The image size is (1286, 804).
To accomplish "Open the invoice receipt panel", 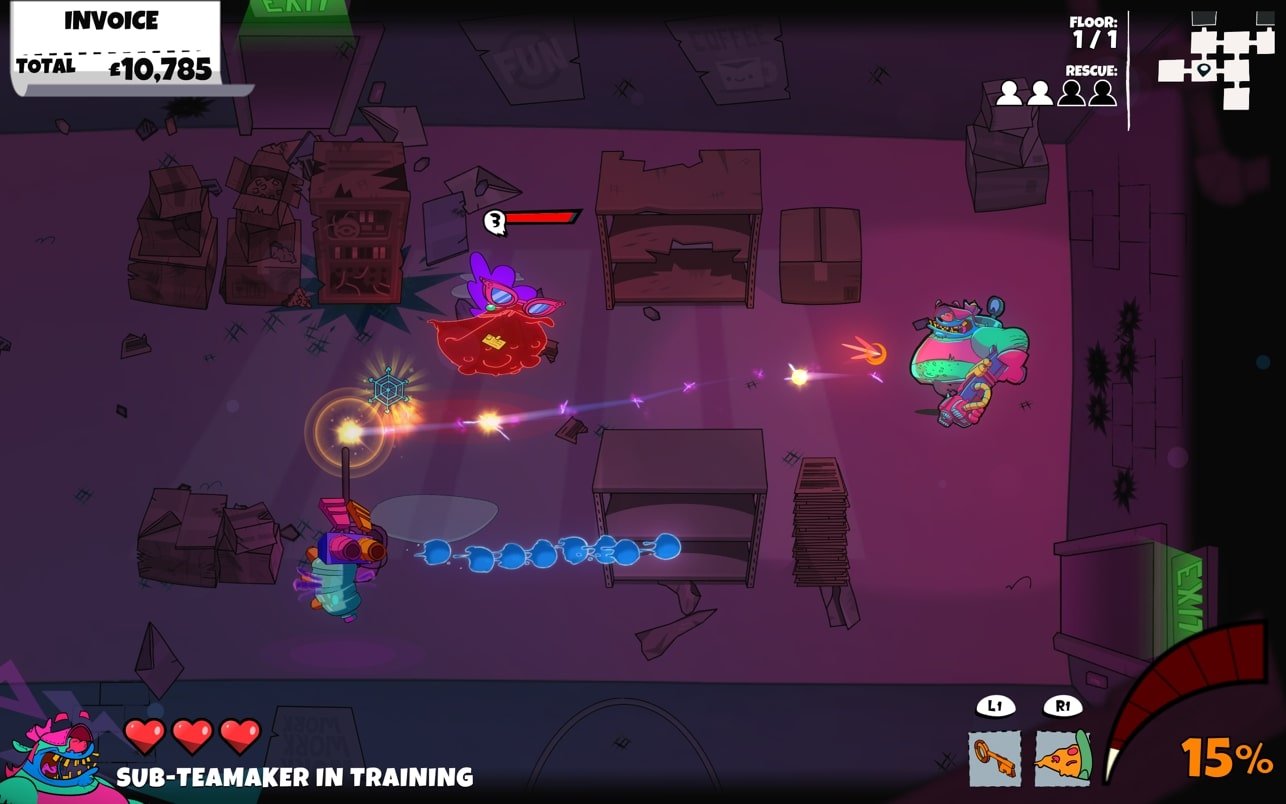I will pyautogui.click(x=115, y=46).
